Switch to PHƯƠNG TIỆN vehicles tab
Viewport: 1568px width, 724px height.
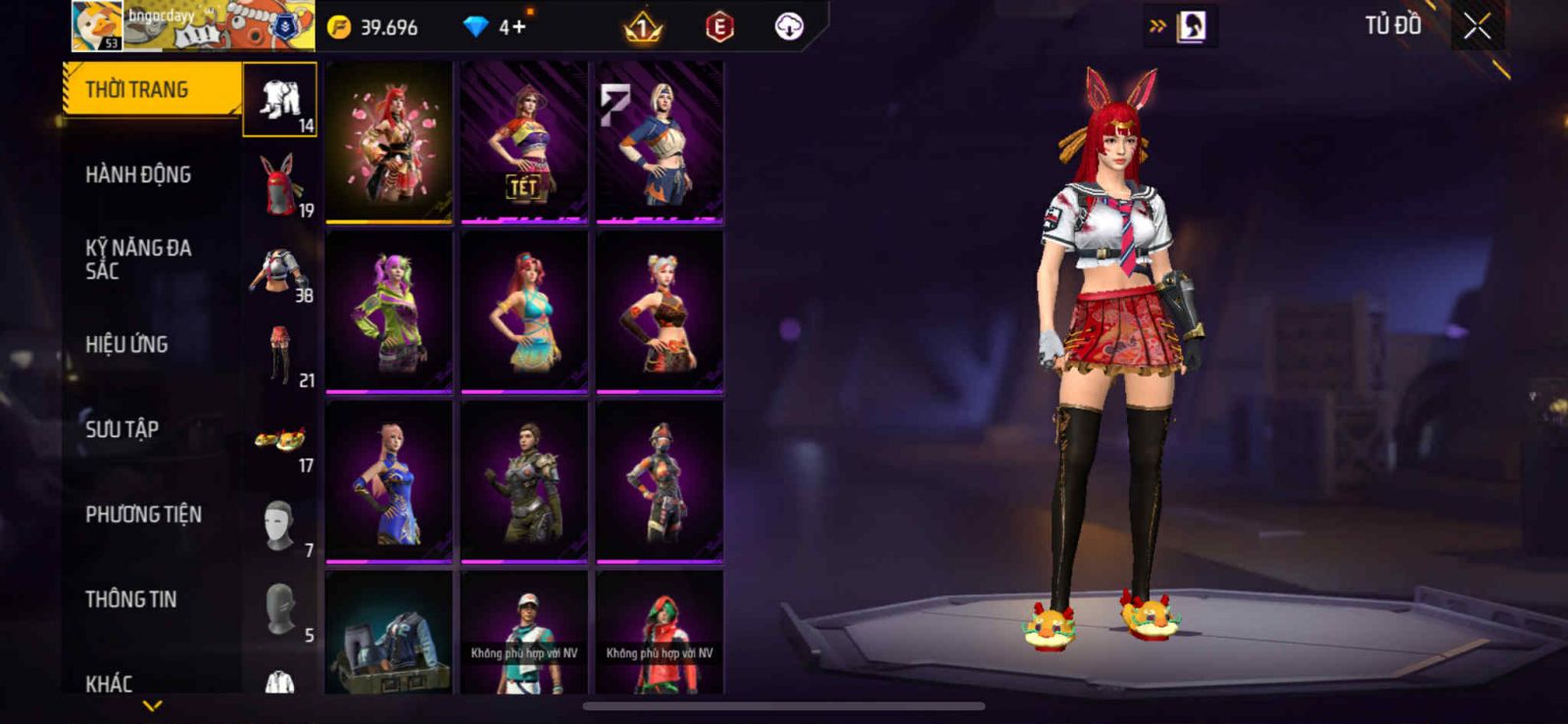pyautogui.click(x=143, y=514)
